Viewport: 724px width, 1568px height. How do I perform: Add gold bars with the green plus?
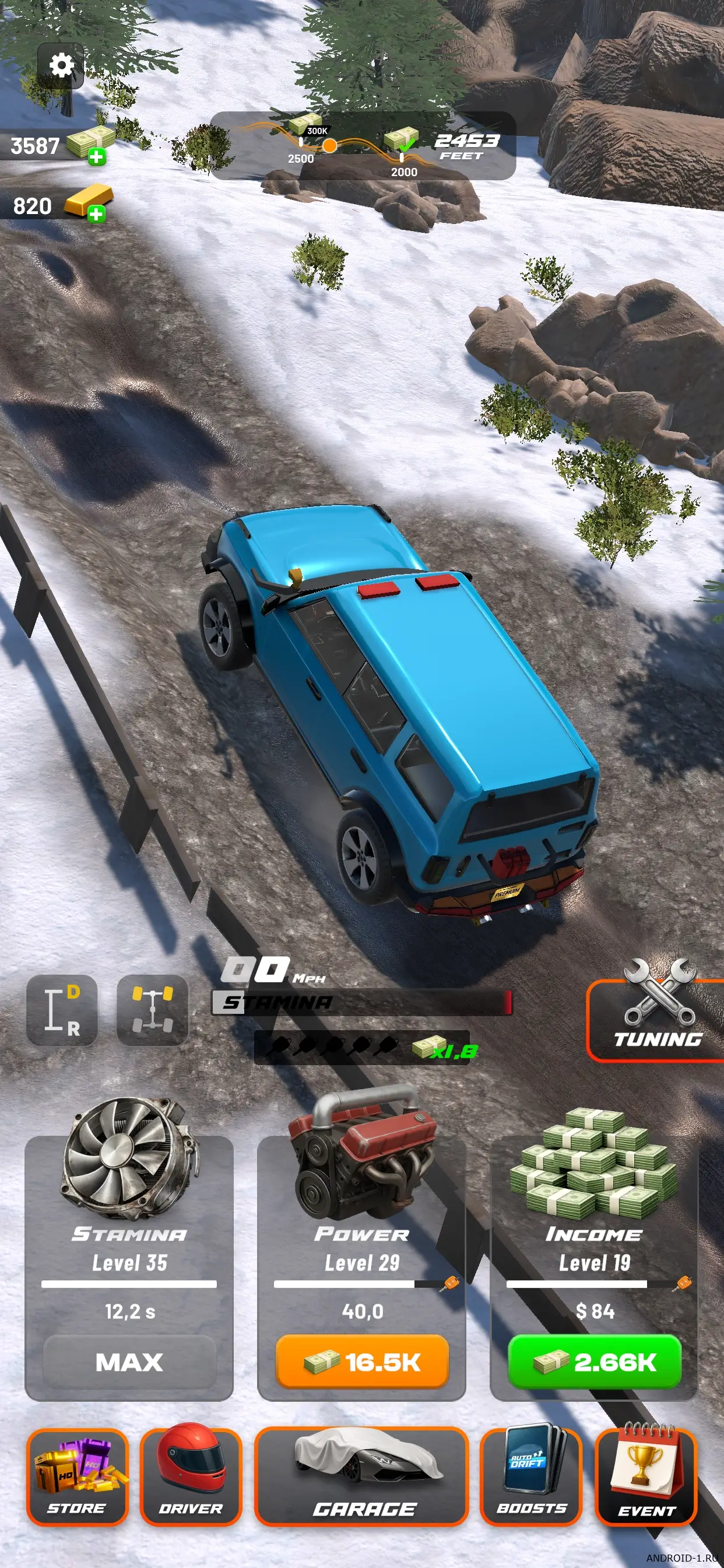[x=96, y=213]
